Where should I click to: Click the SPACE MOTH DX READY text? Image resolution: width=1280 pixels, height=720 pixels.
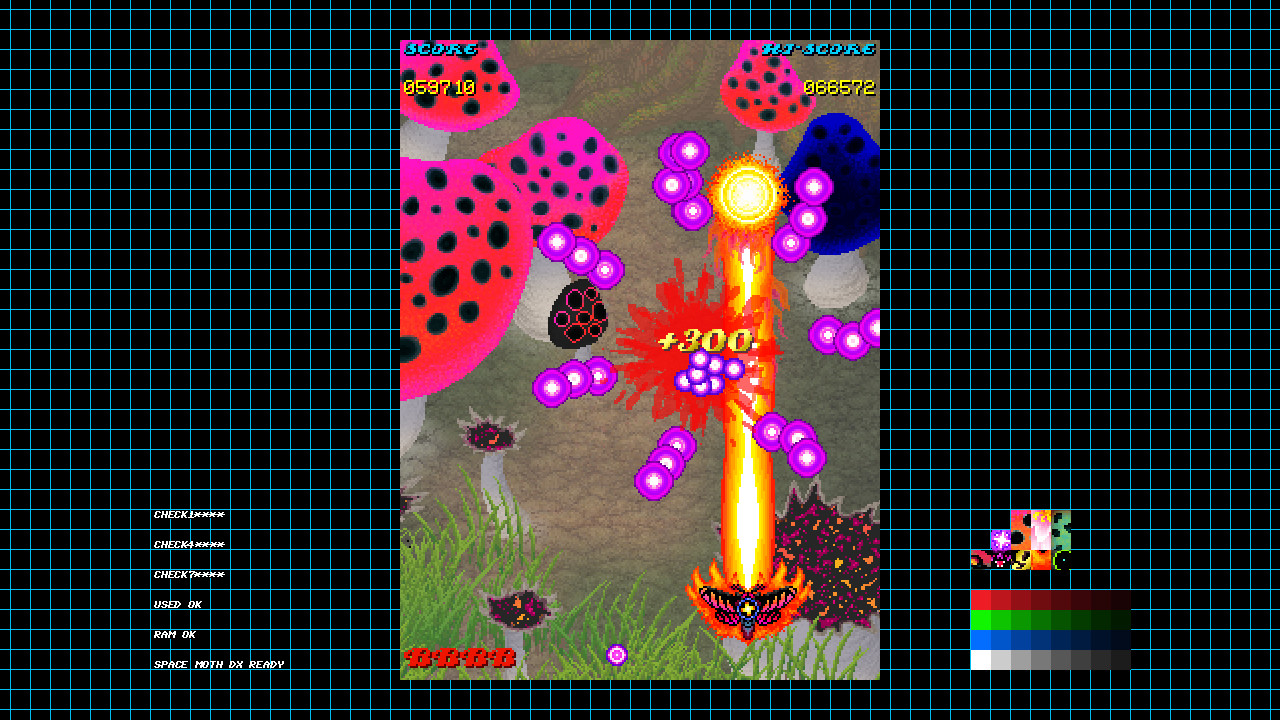click(x=219, y=664)
